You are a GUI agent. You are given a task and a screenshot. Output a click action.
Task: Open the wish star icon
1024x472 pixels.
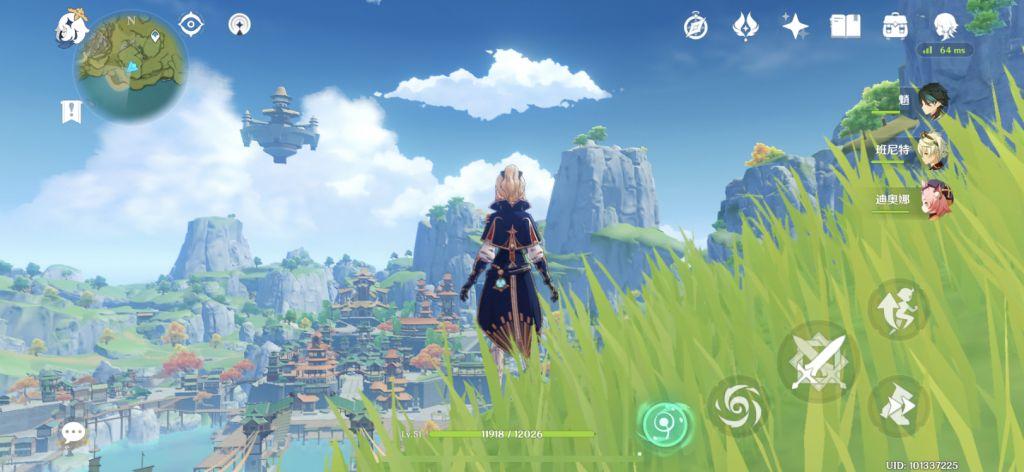coord(795,27)
